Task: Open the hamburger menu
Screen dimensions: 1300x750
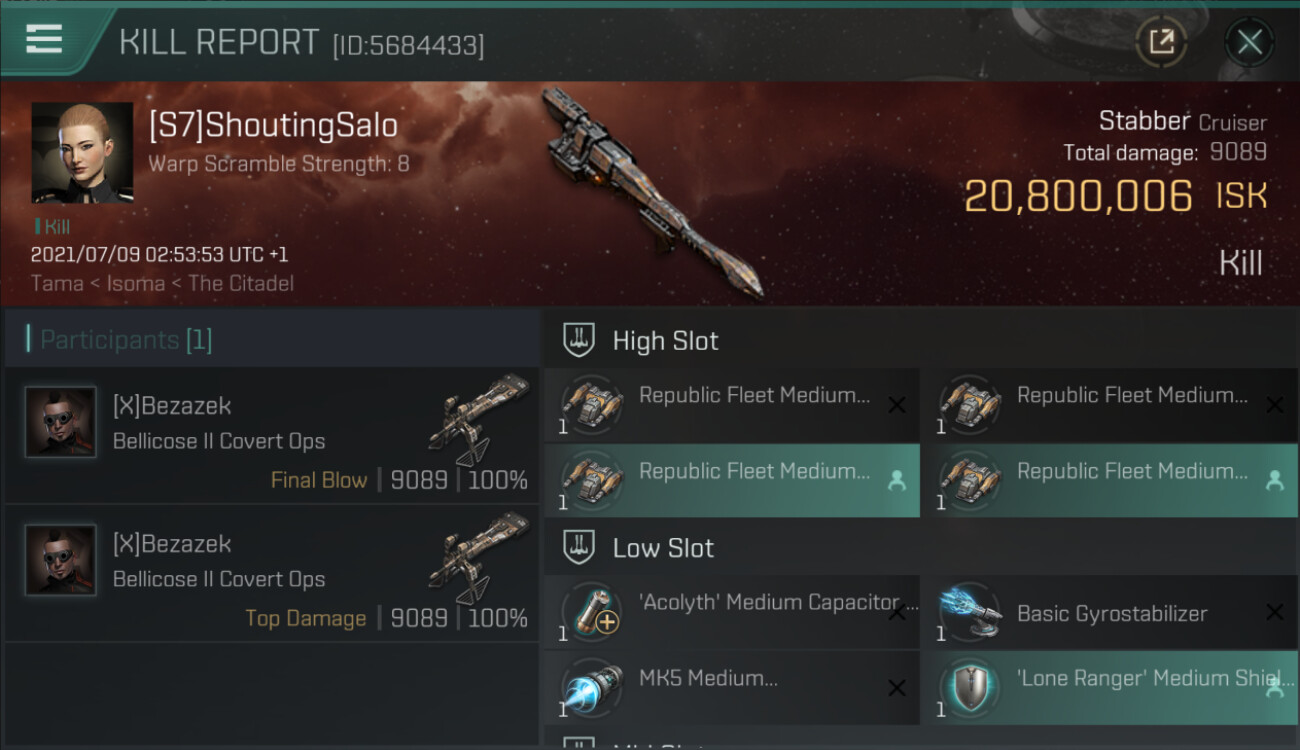Action: [45, 40]
